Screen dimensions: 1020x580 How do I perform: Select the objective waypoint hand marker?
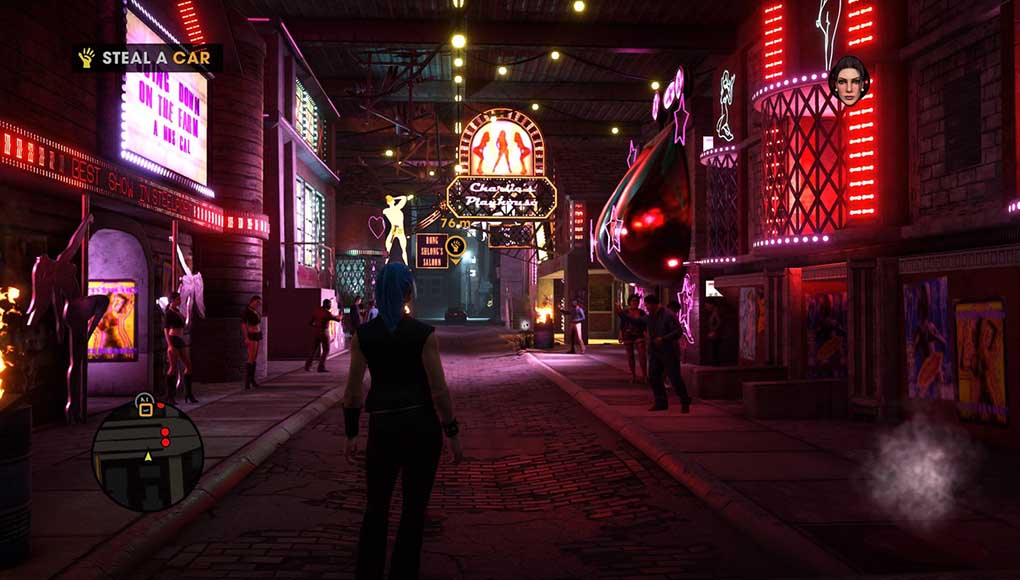tap(456, 244)
